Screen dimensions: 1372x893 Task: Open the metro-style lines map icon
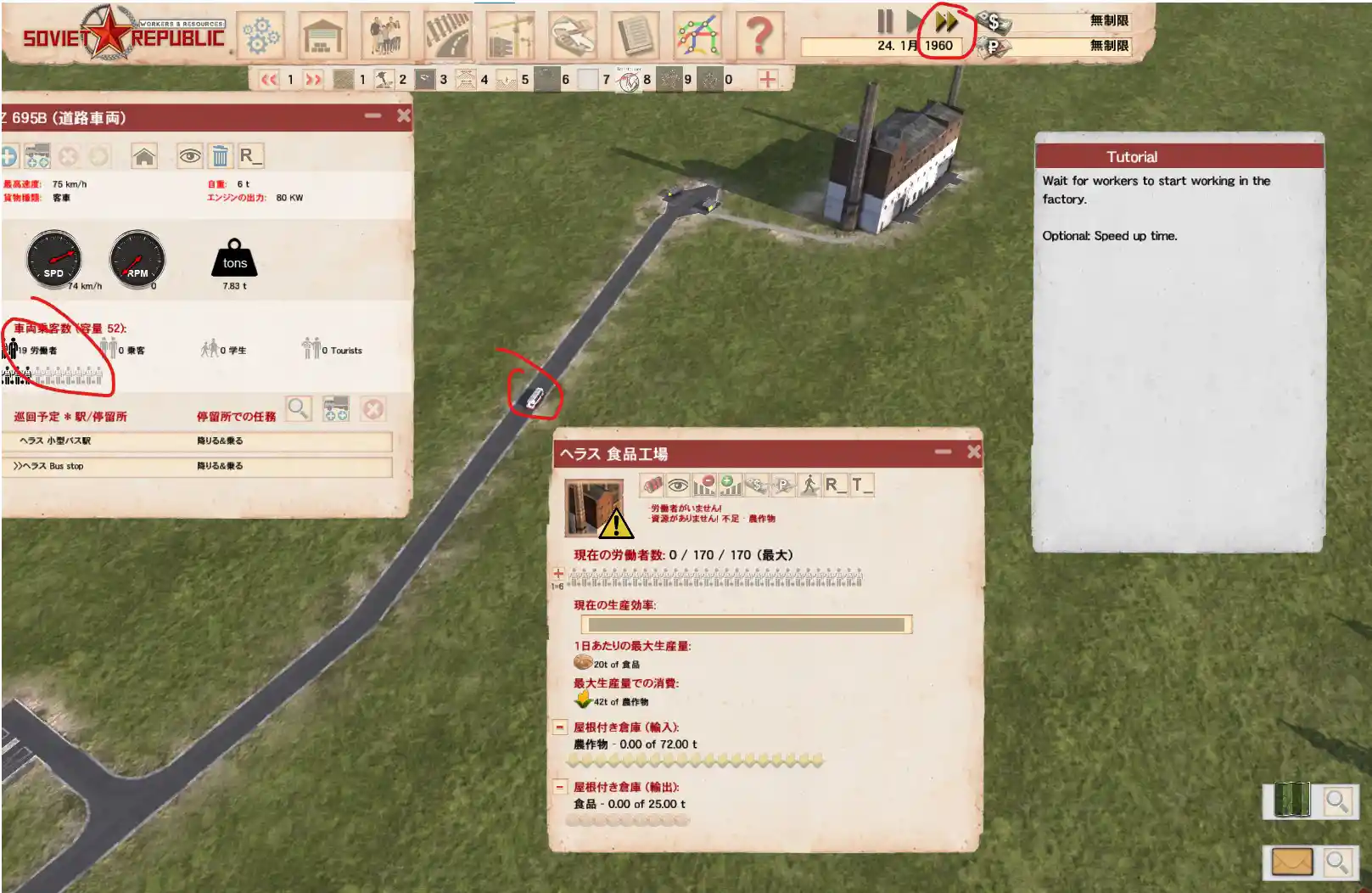(697, 35)
